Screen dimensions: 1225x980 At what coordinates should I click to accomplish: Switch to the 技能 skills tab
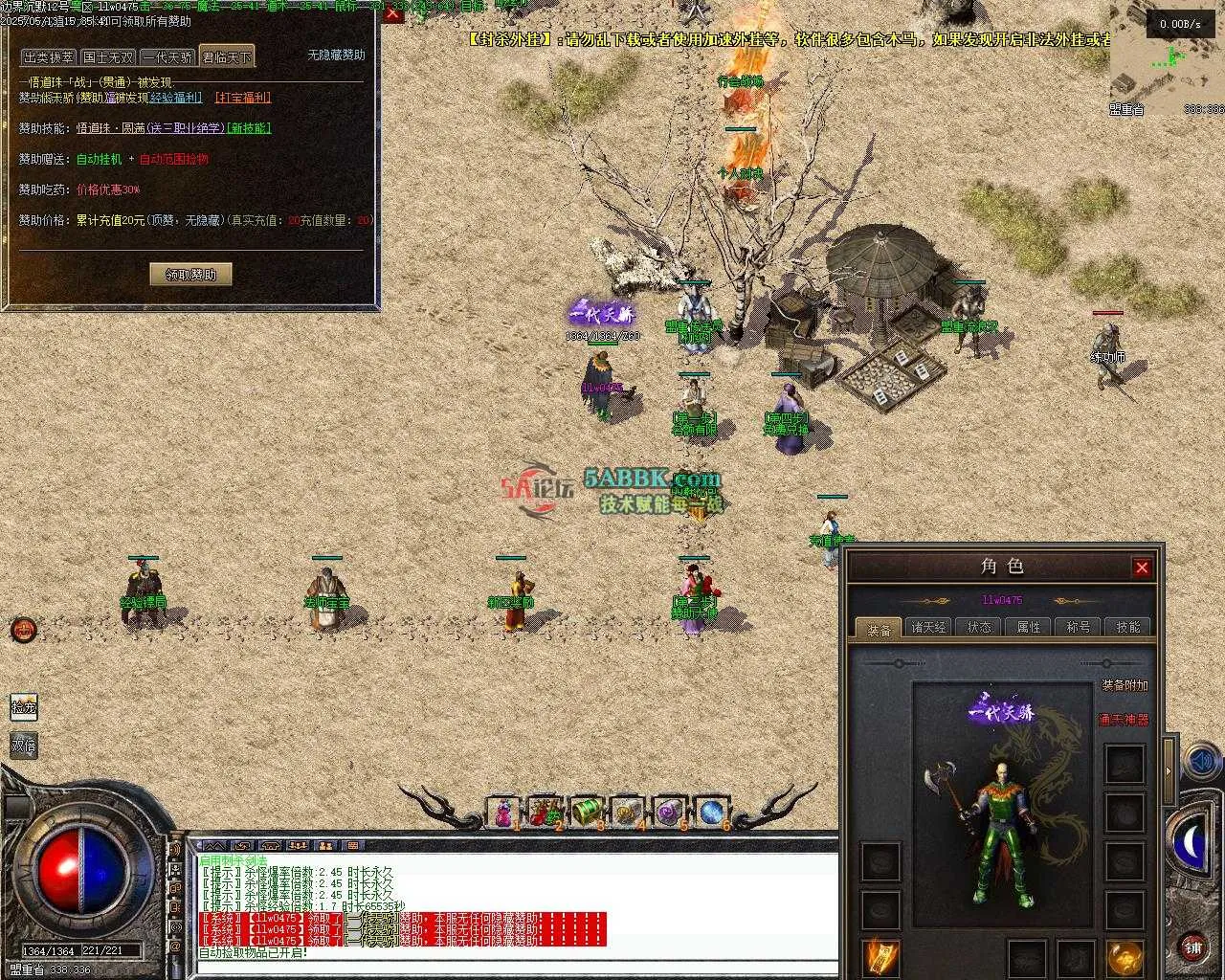[1128, 628]
